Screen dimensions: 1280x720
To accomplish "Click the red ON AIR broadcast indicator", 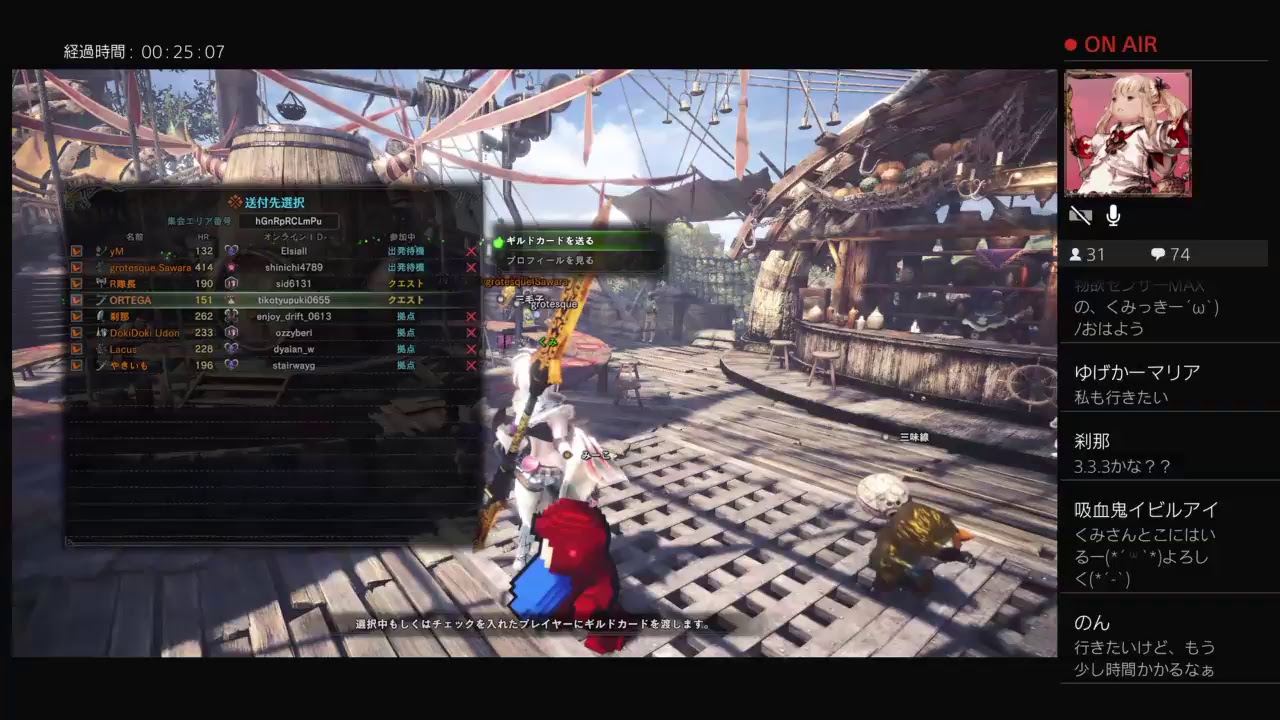I will pos(1110,44).
